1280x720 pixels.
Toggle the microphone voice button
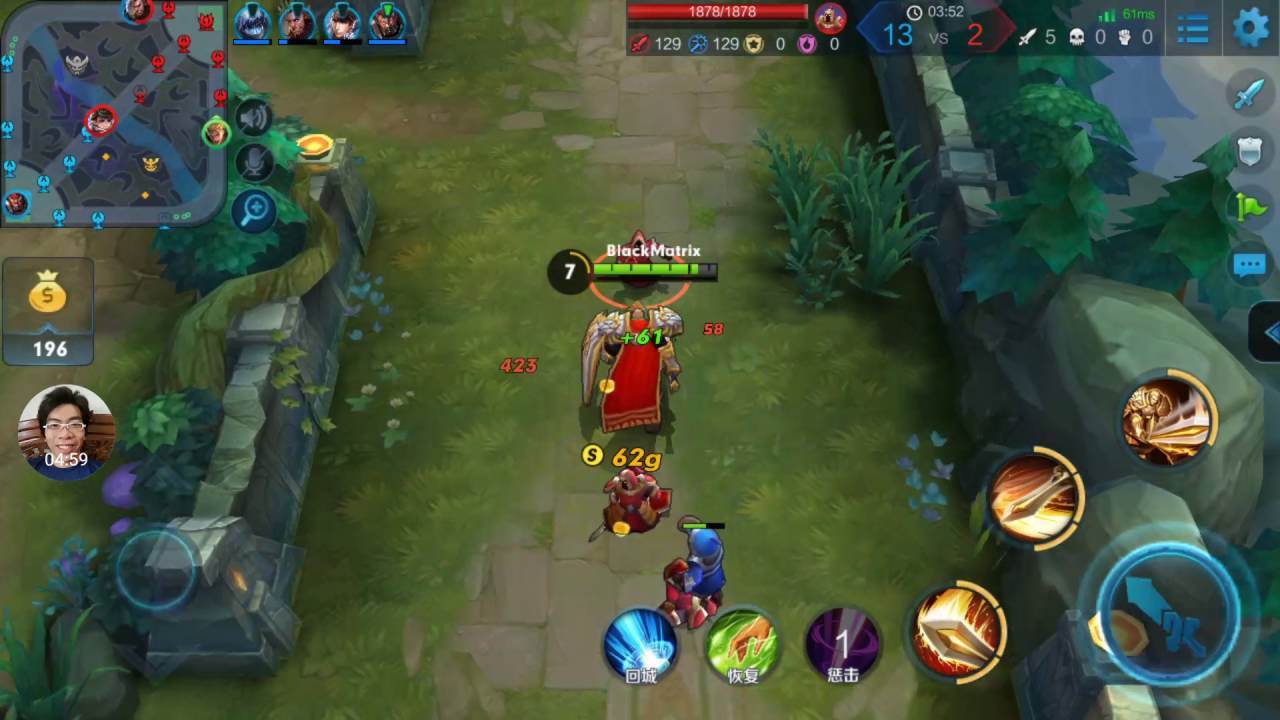coord(254,163)
